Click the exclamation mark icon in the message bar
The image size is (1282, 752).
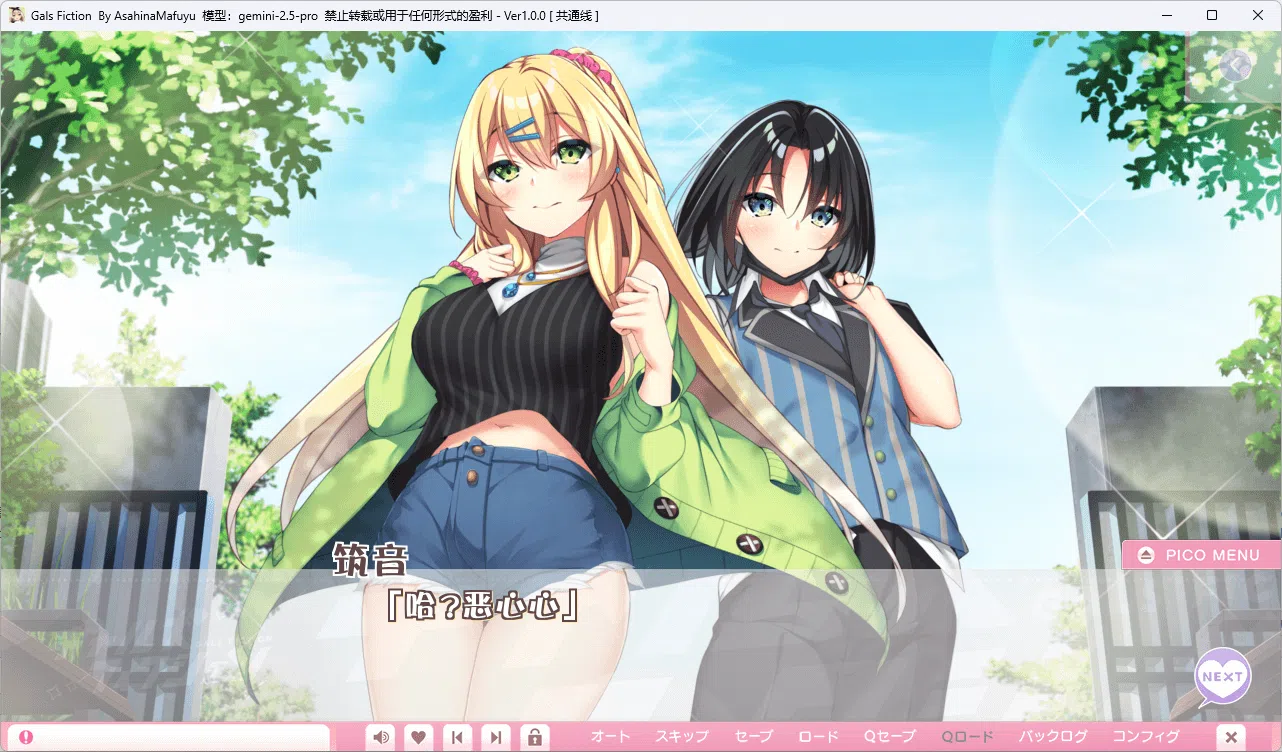24,735
